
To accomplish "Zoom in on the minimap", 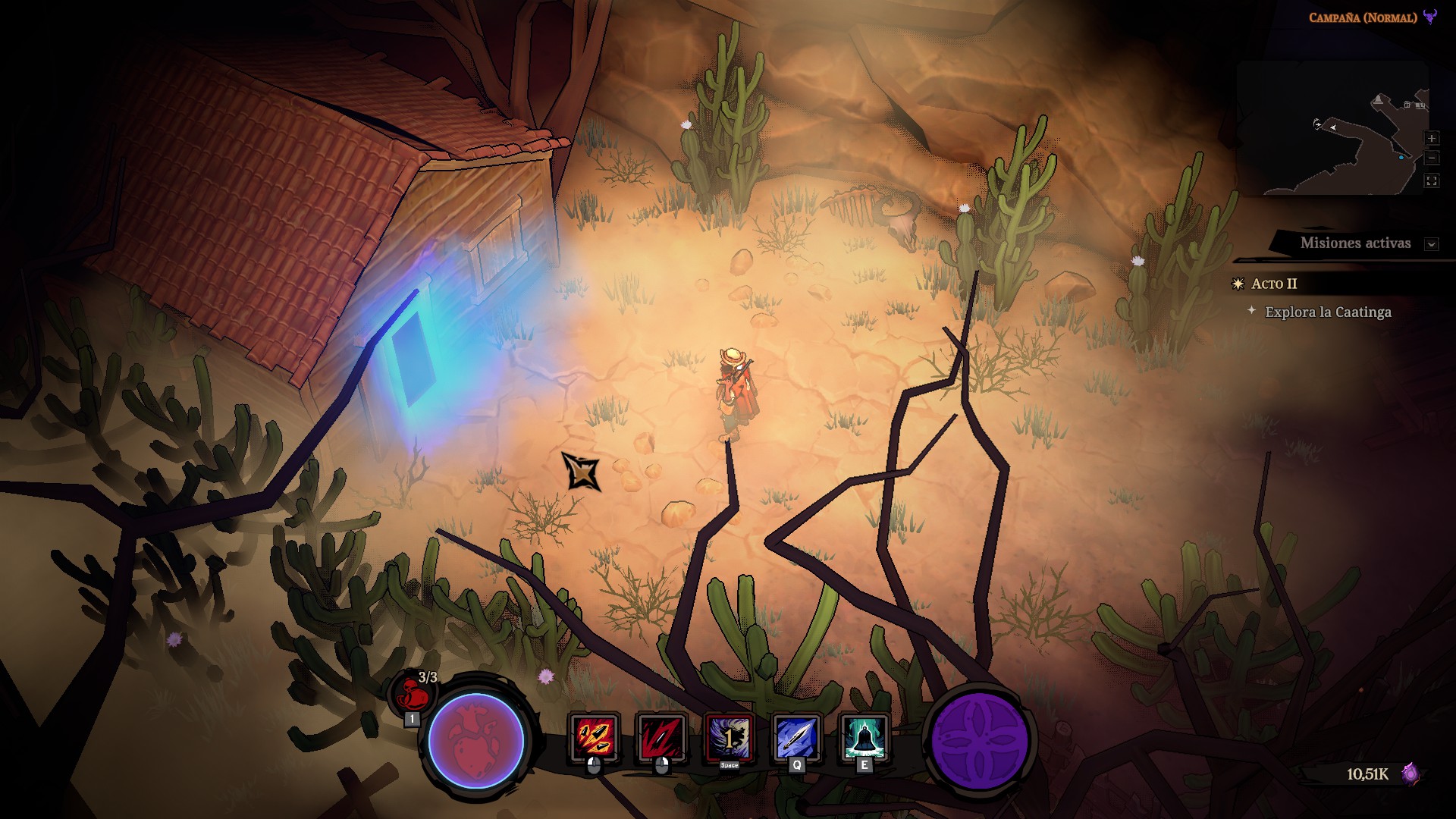I will pyautogui.click(x=1432, y=138).
